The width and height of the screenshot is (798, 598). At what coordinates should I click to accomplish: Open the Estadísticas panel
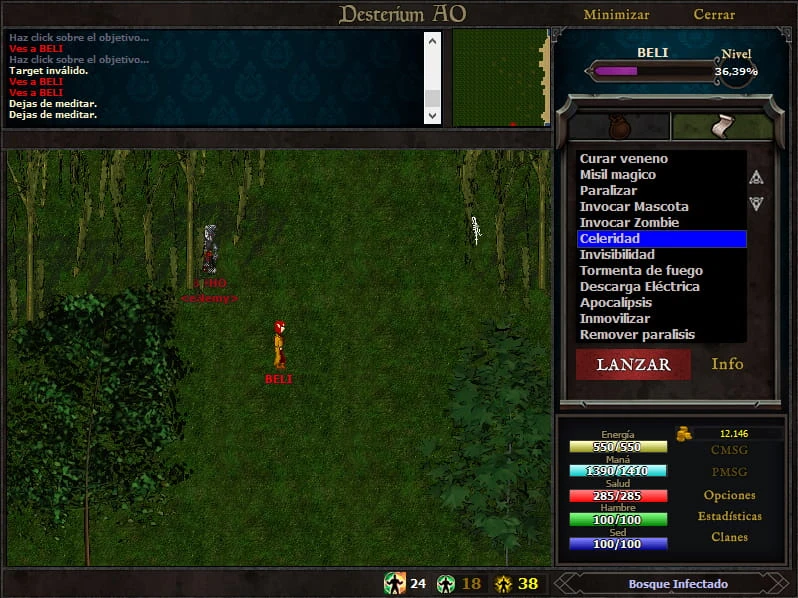tap(729, 516)
